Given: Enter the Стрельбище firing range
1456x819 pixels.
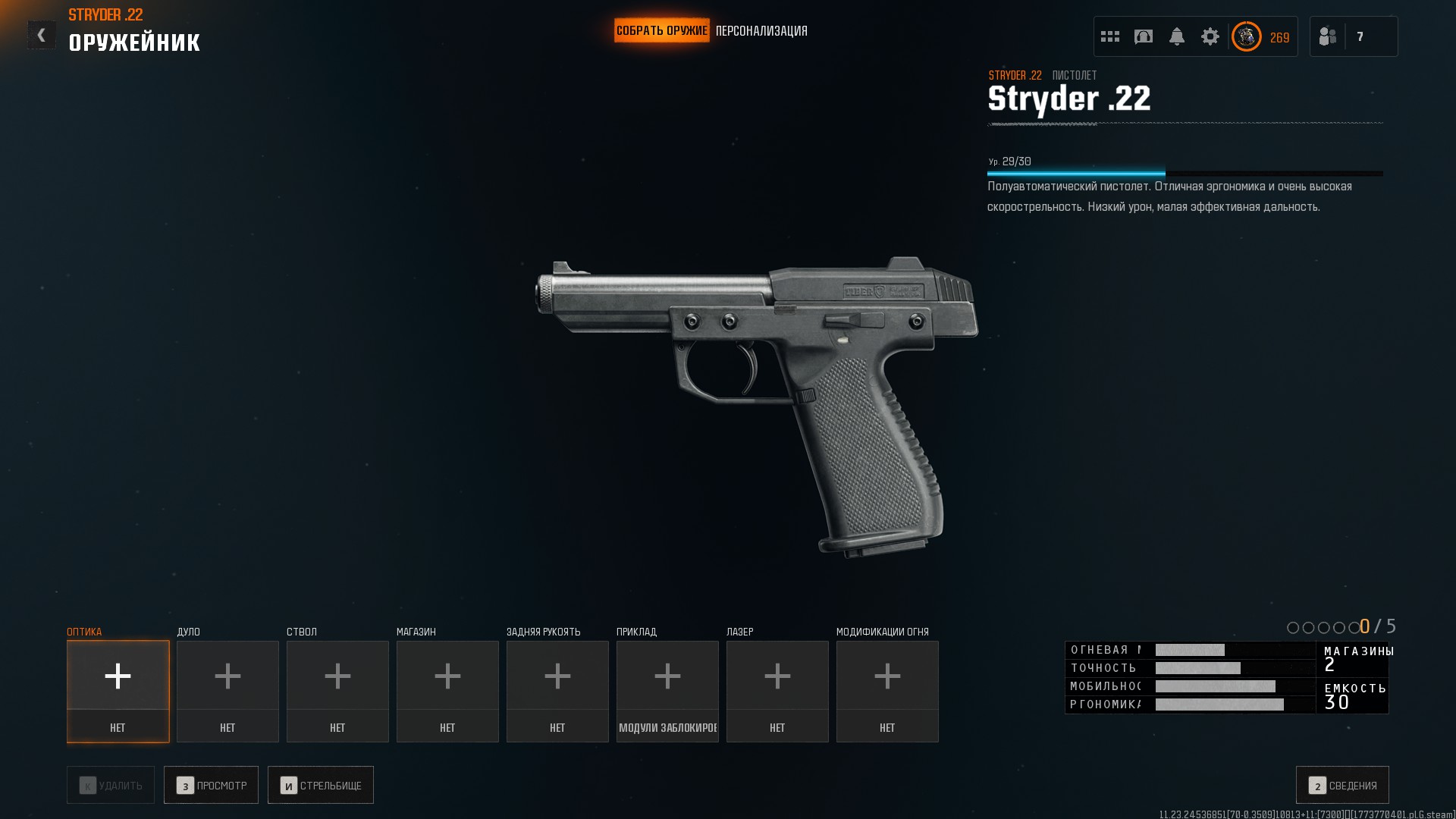Looking at the screenshot, I should pyautogui.click(x=320, y=785).
